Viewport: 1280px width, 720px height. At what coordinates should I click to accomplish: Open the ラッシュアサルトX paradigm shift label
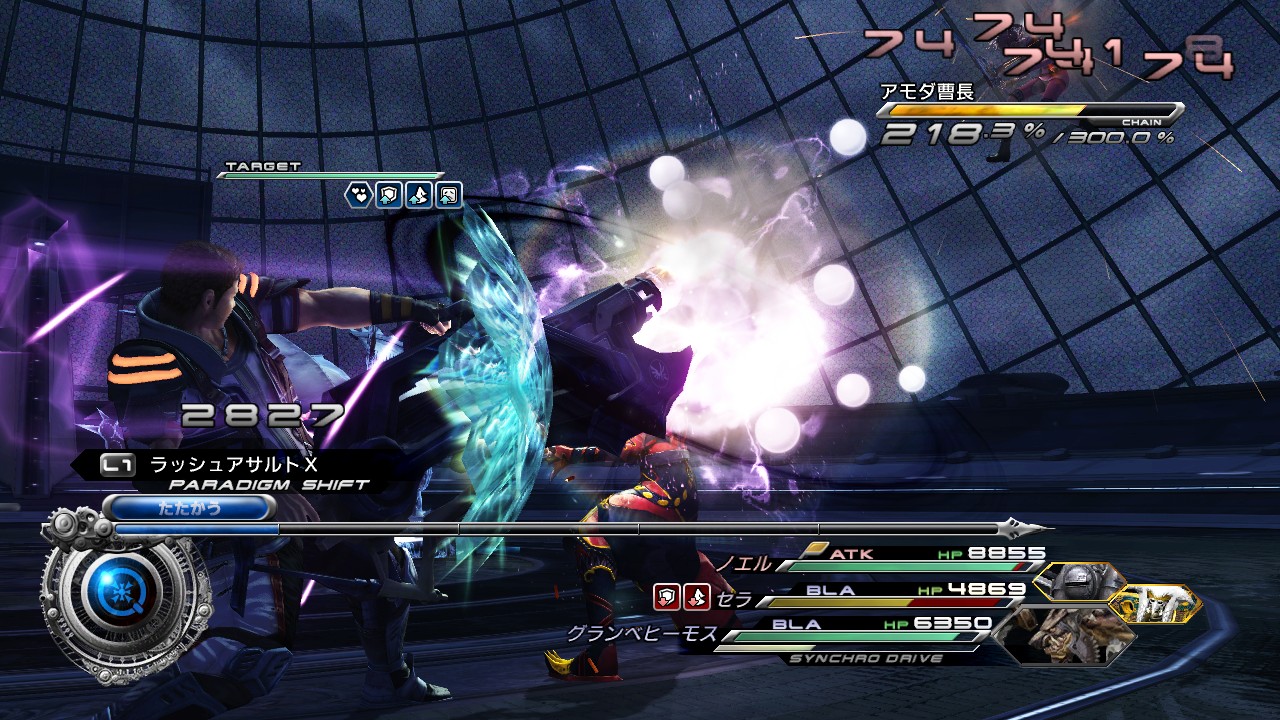pyautogui.click(x=232, y=464)
